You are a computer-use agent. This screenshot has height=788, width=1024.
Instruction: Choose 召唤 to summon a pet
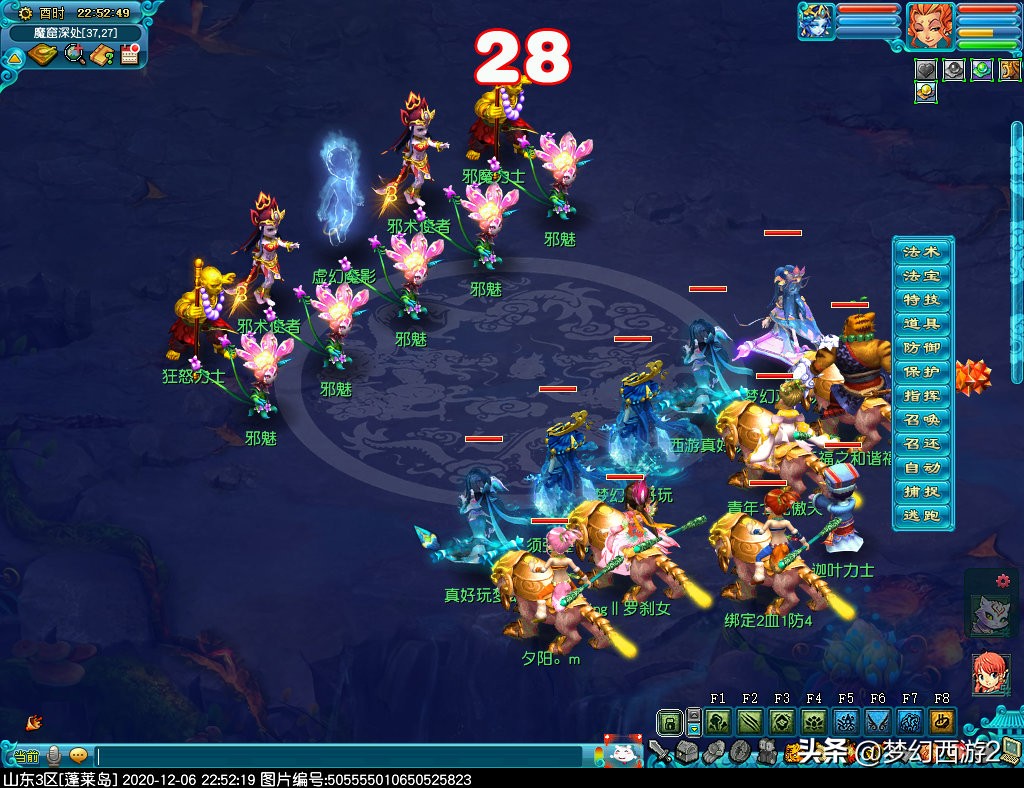(922, 420)
